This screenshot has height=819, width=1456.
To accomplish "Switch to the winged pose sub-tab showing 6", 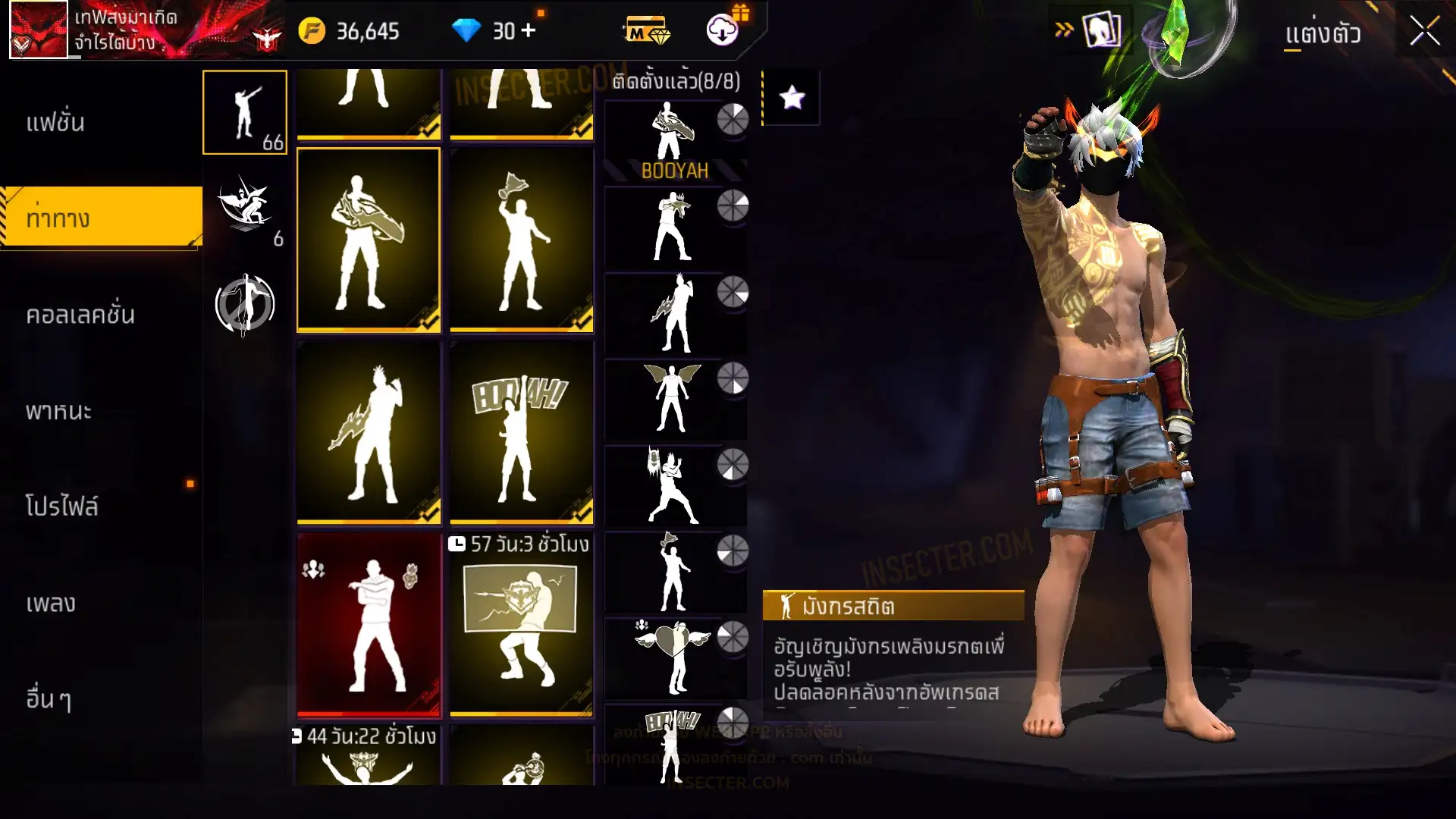I will (245, 209).
